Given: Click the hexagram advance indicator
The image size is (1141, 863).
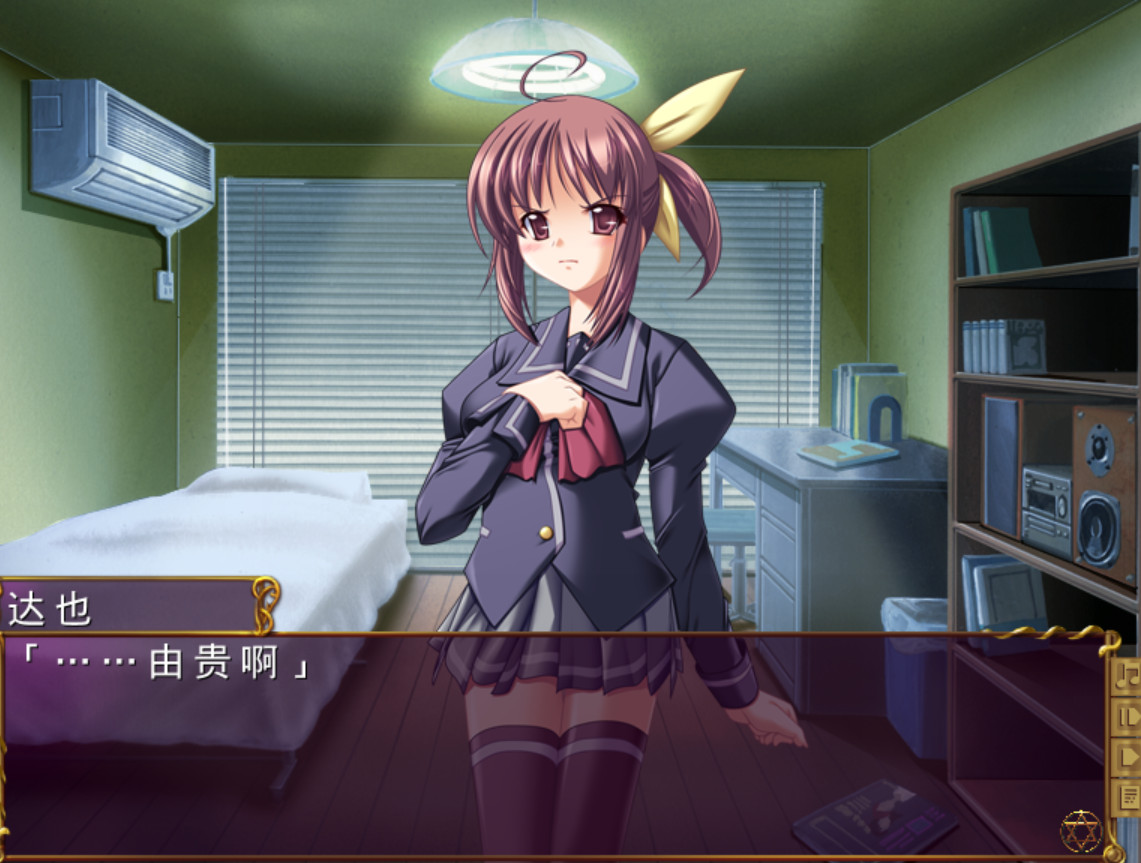Looking at the screenshot, I should [x=1080, y=830].
